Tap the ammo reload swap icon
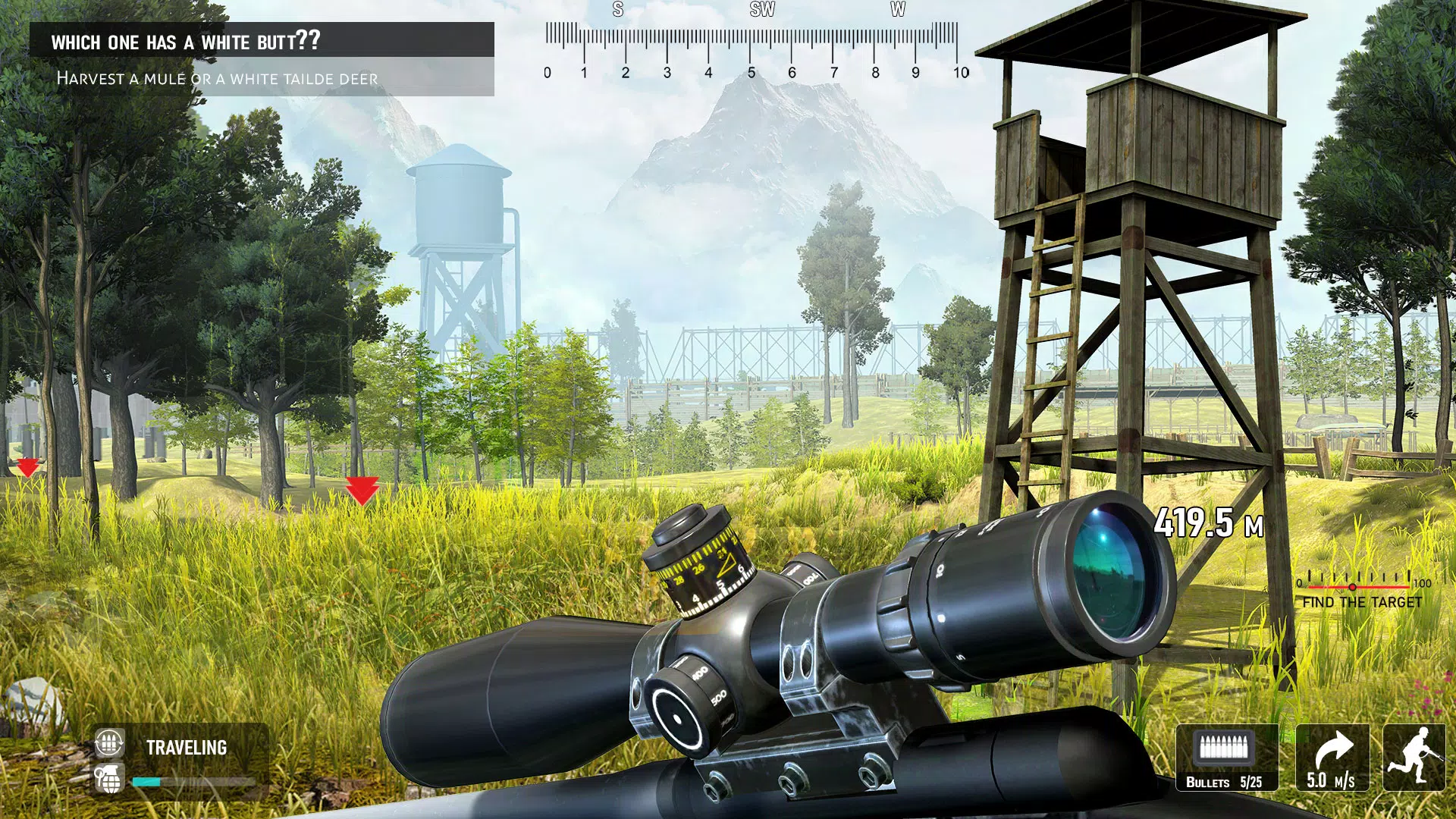The image size is (1456, 819). coord(109,744)
